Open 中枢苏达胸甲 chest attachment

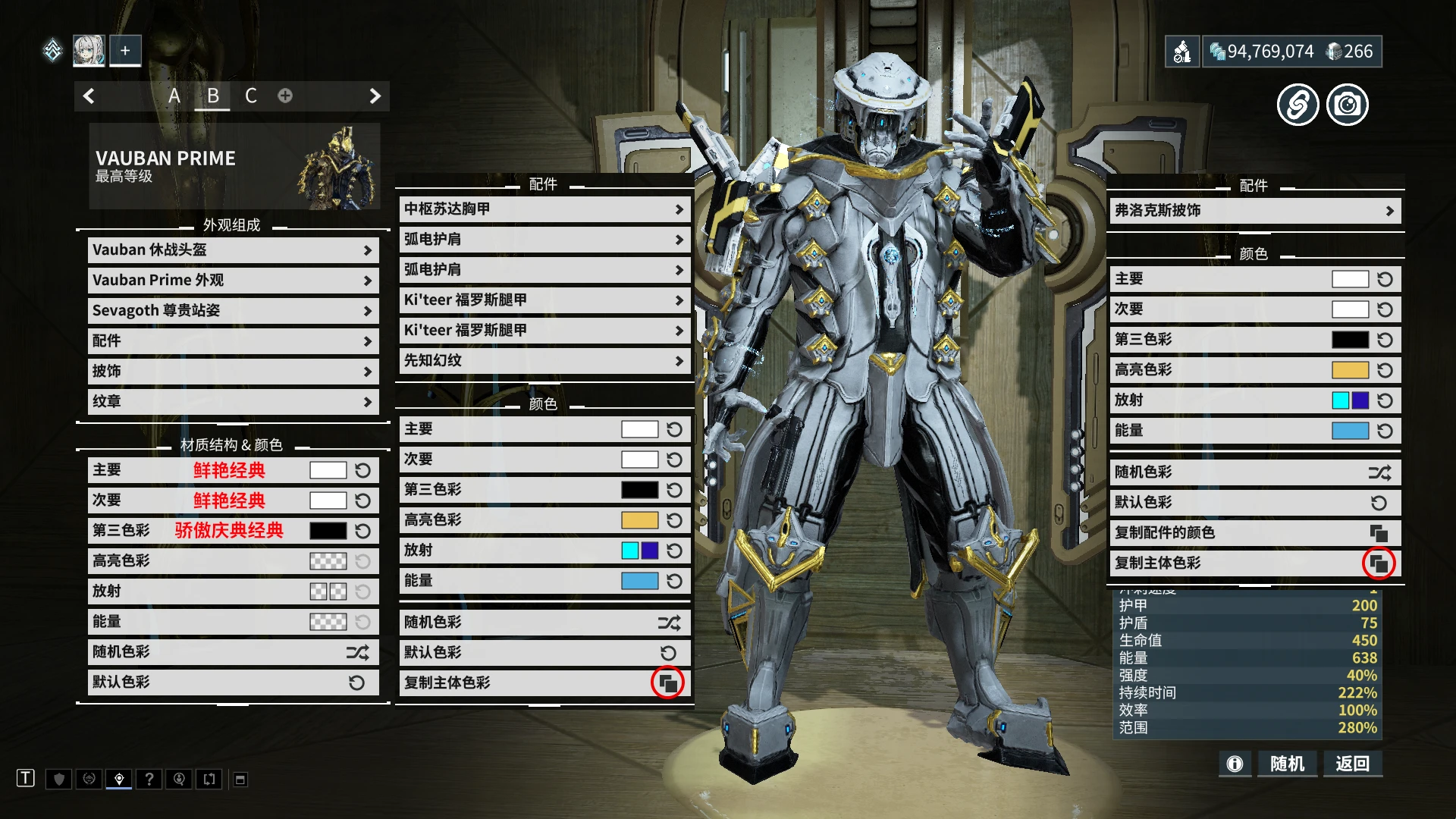pyautogui.click(x=544, y=209)
